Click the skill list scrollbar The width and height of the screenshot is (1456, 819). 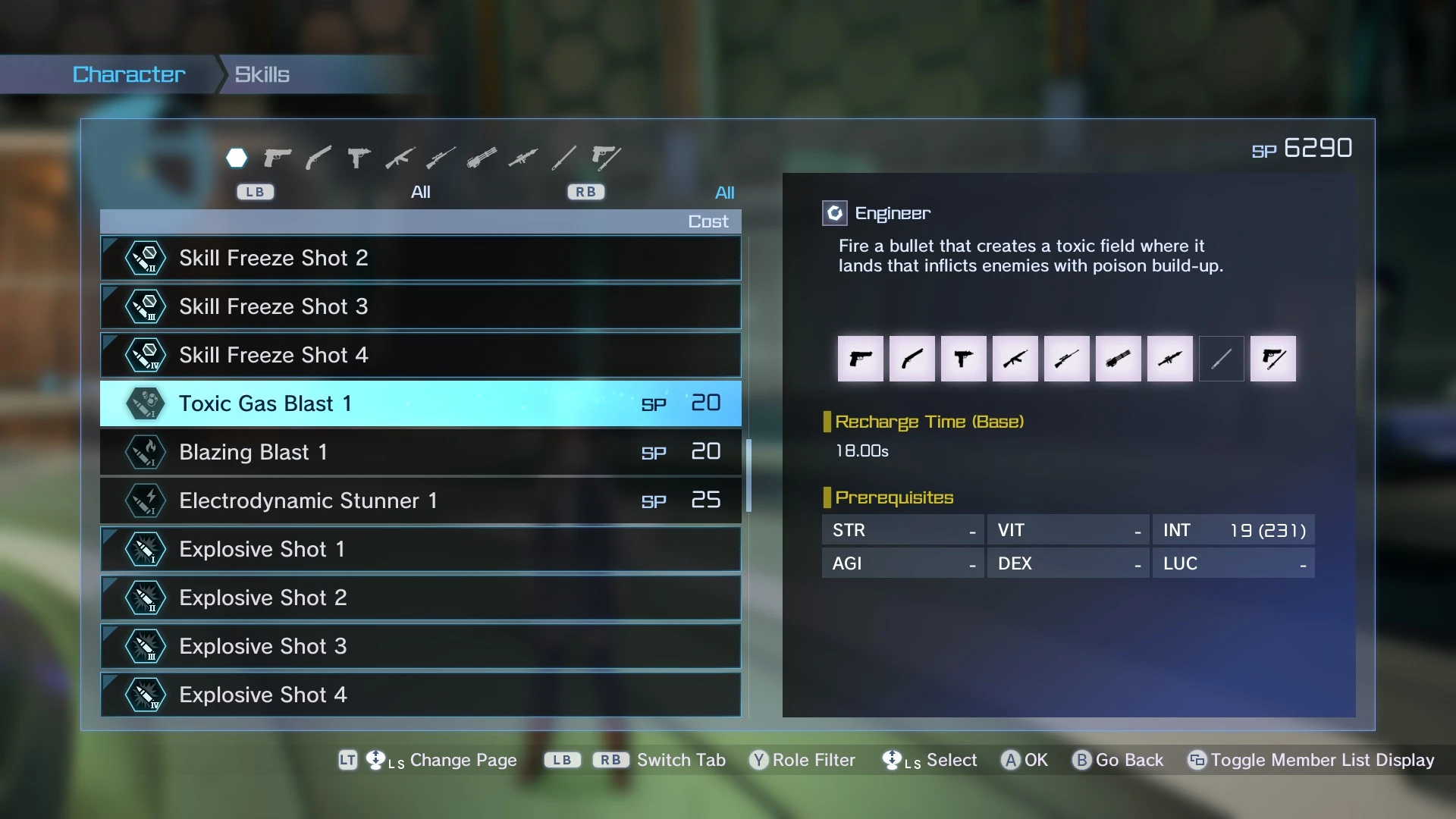click(x=748, y=475)
